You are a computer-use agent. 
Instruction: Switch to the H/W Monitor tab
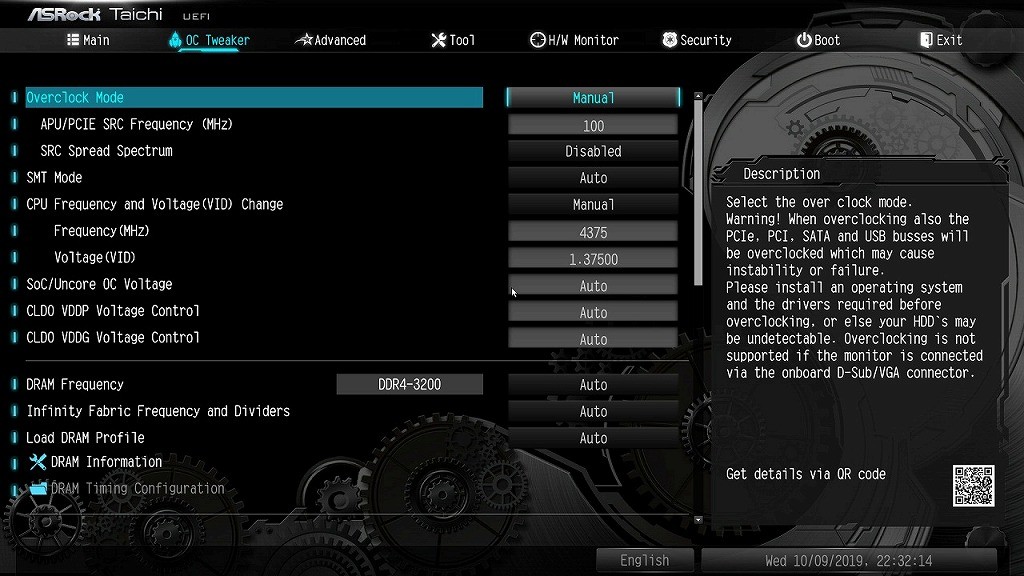[x=574, y=40]
